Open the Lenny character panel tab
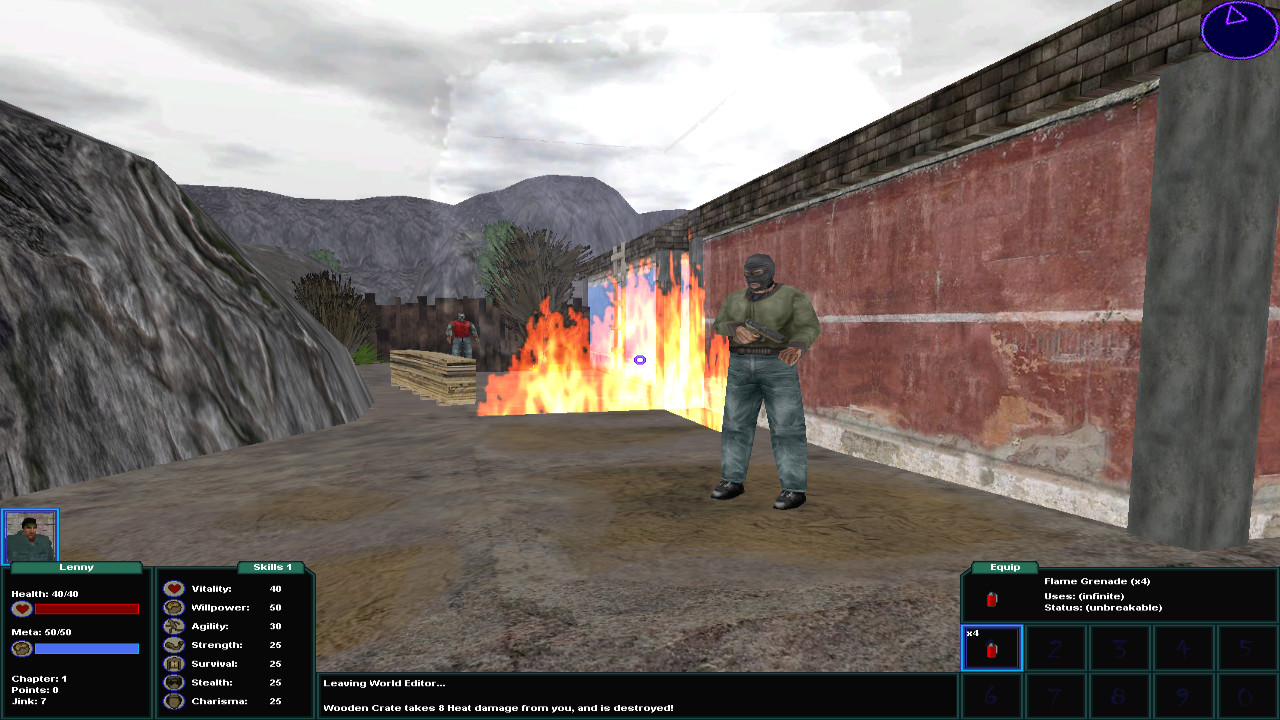 click(x=75, y=567)
